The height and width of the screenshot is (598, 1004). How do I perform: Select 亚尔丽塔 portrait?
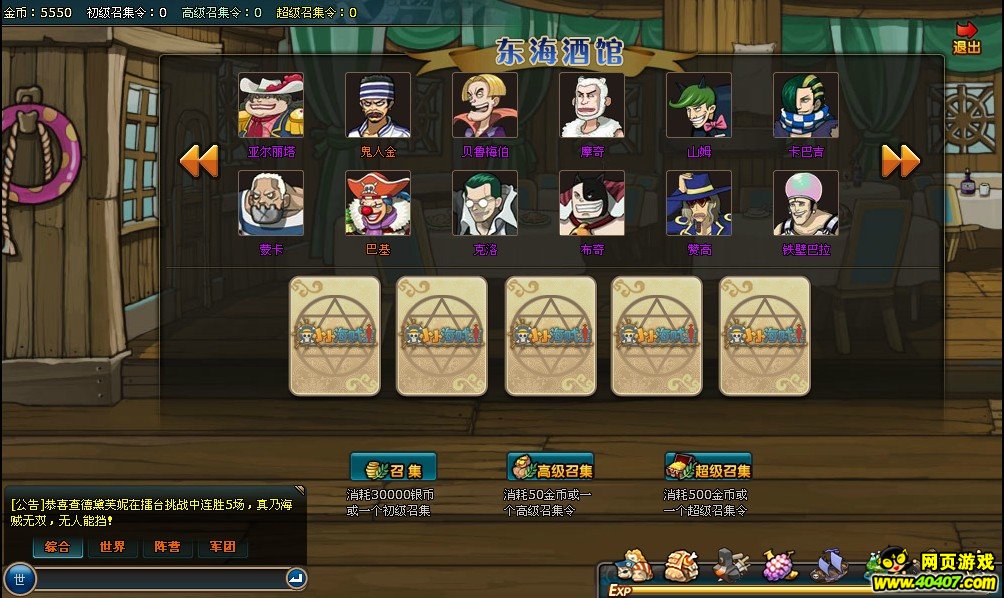pos(271,105)
